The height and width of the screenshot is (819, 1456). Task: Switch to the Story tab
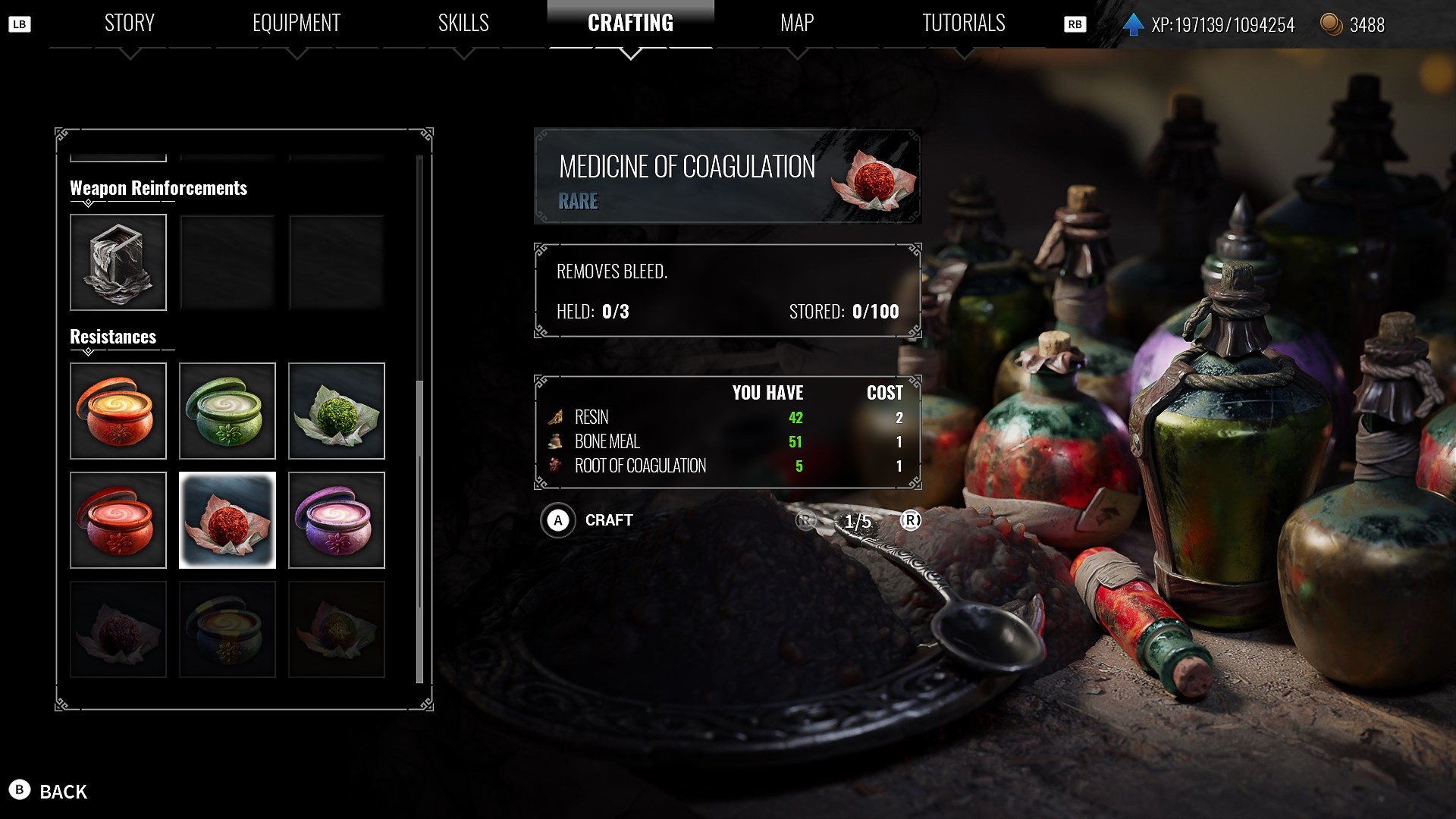pos(129,24)
